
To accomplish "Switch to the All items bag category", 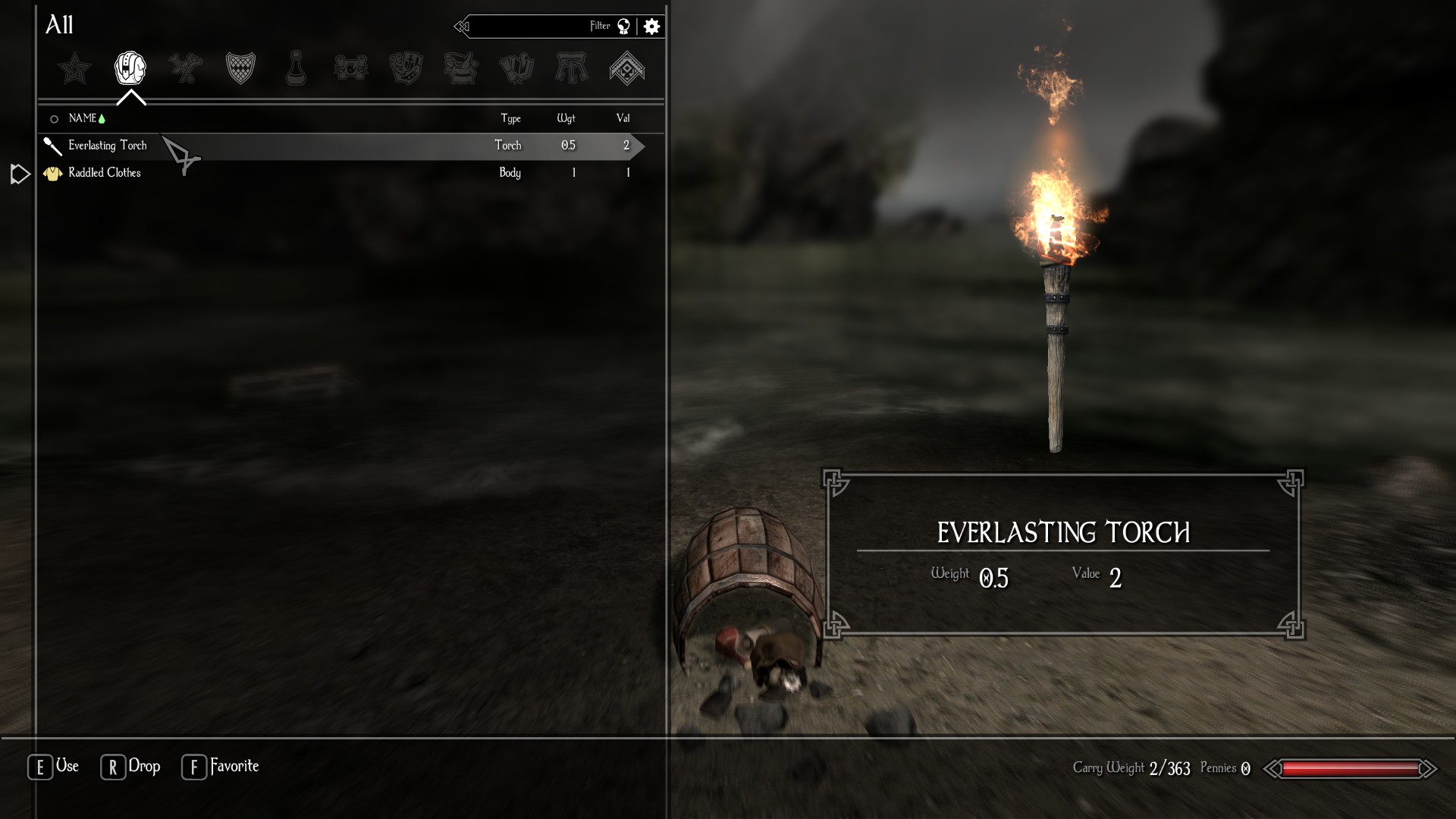I will coord(130,68).
